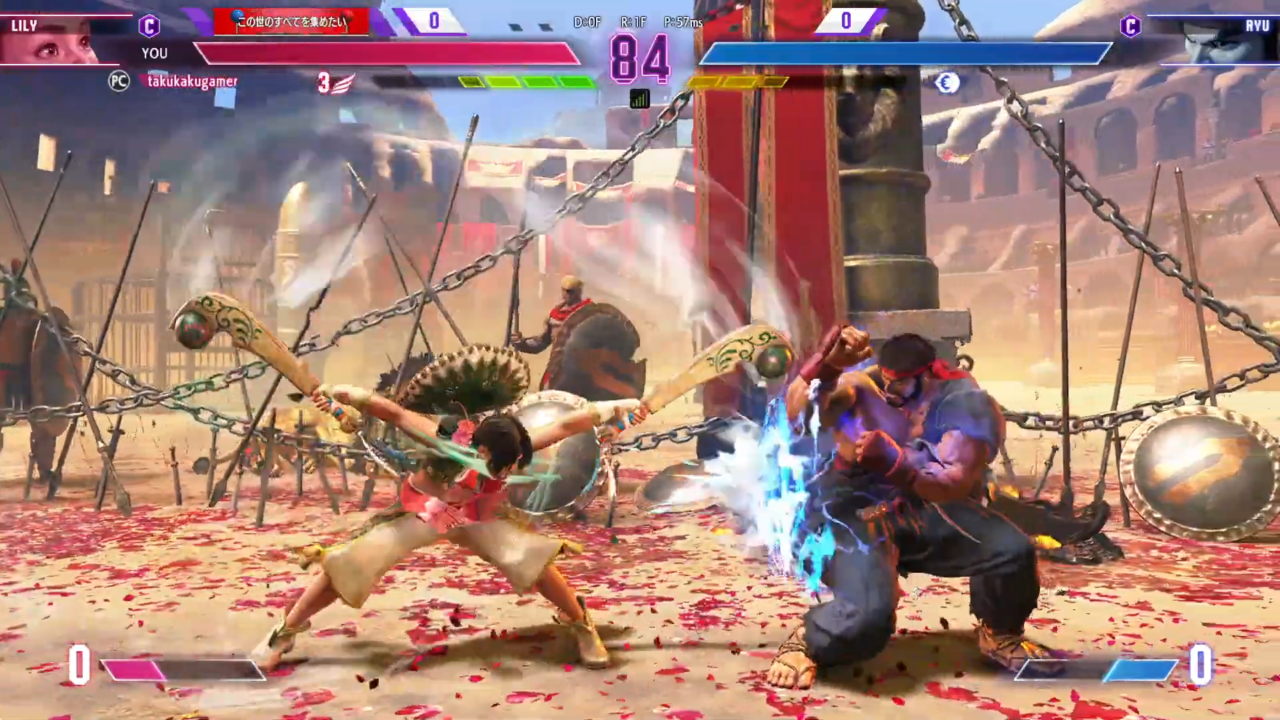Select the takukakugamer player name

pos(193,82)
